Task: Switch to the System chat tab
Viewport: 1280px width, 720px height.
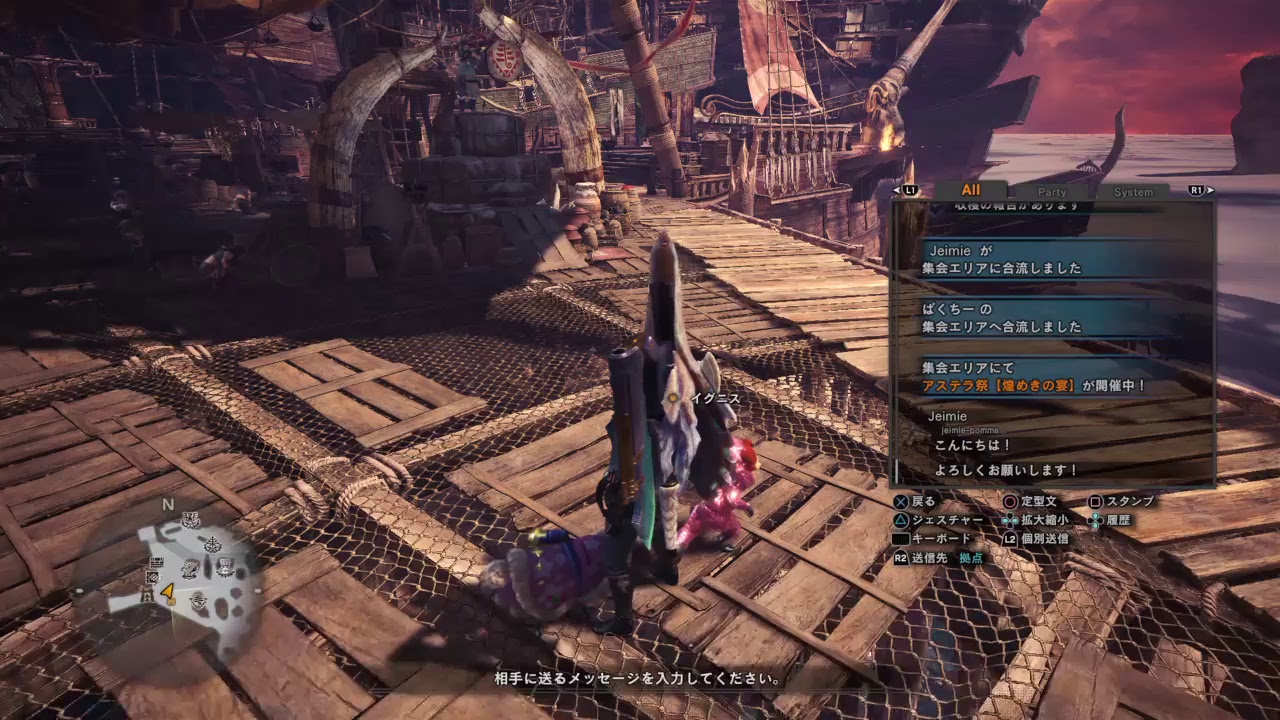Action: tap(1133, 191)
